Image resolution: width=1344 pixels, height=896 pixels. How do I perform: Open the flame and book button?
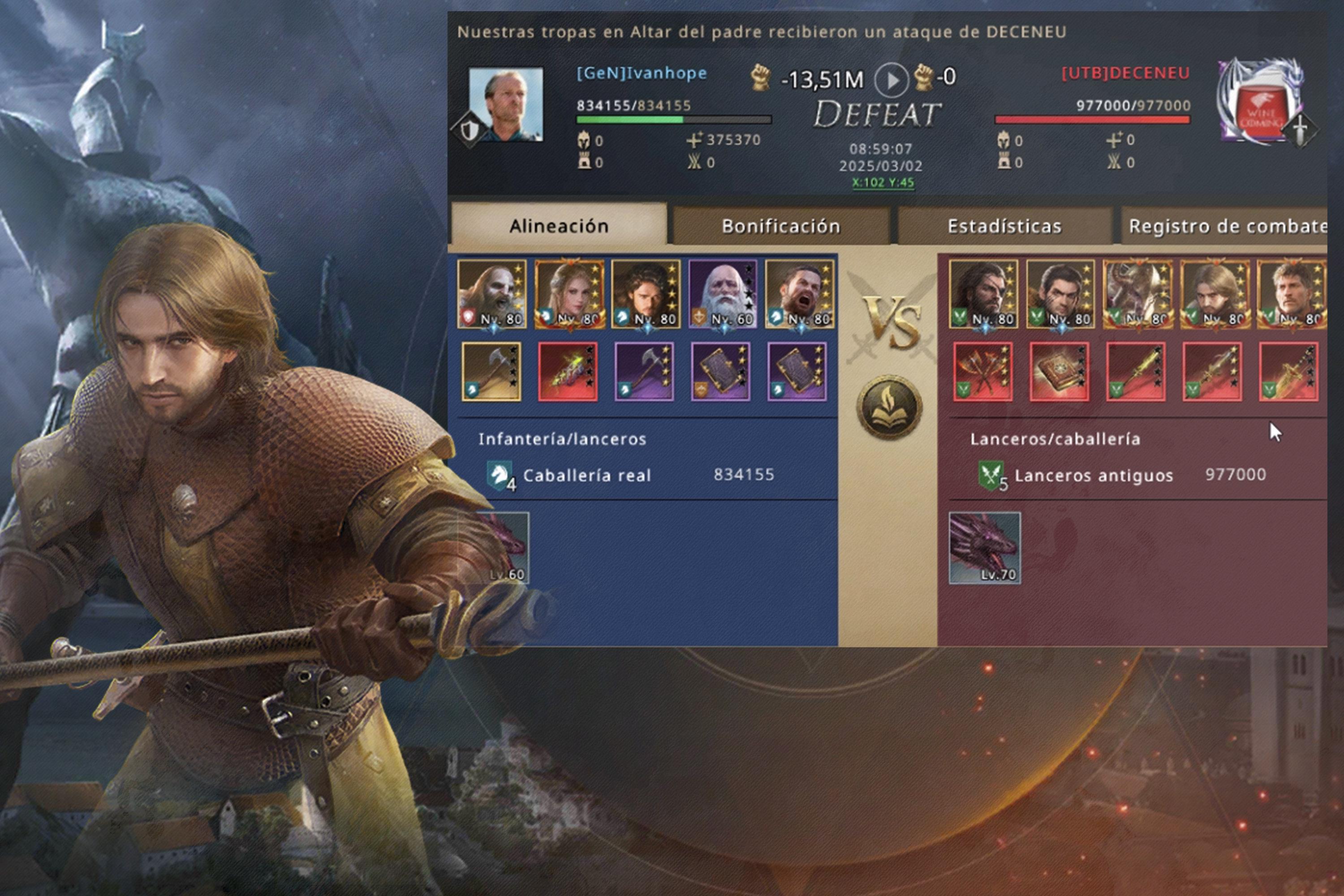(889, 407)
